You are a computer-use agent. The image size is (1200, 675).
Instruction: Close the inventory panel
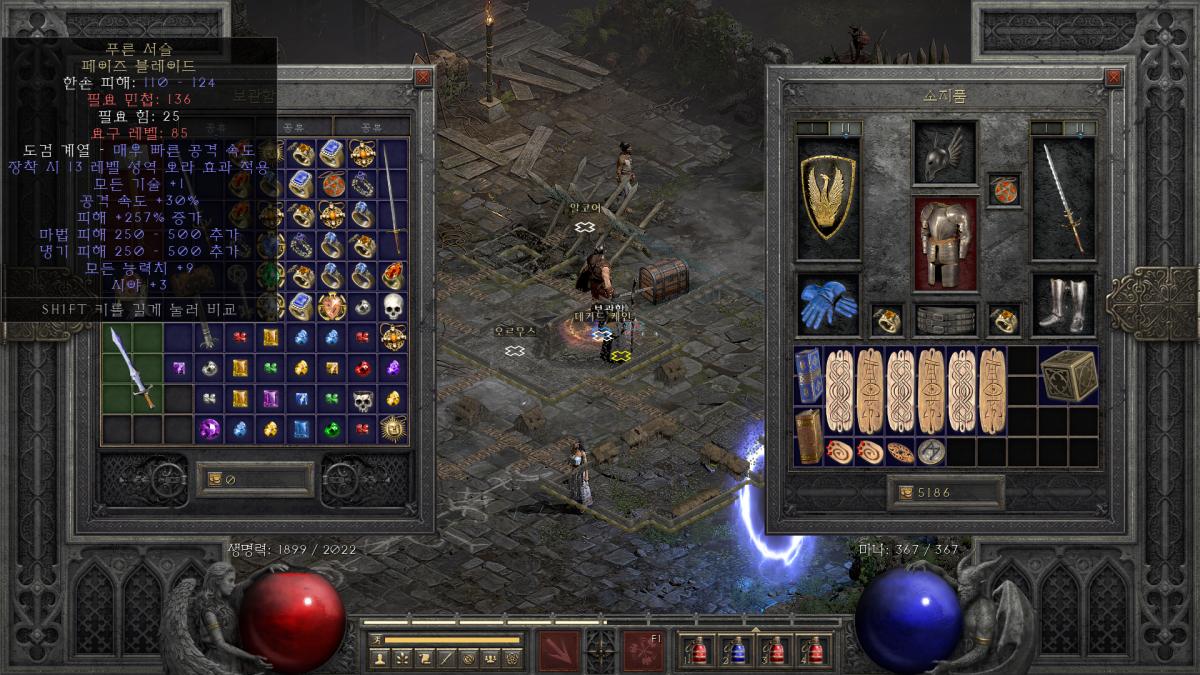pos(1113,77)
